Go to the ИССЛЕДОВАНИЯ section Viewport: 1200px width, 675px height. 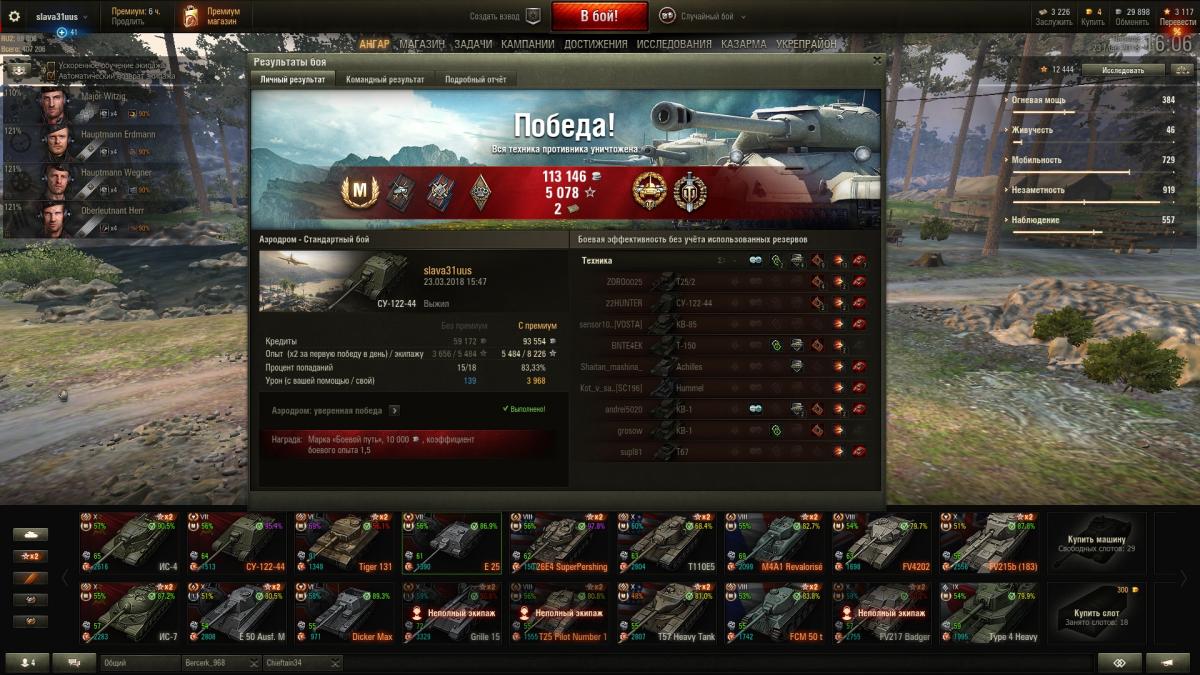pyautogui.click(x=674, y=44)
